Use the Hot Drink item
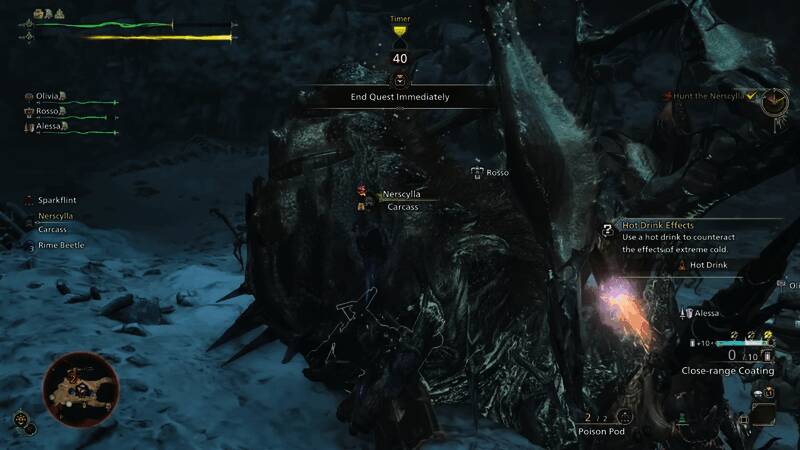The image size is (800, 450). (706, 265)
